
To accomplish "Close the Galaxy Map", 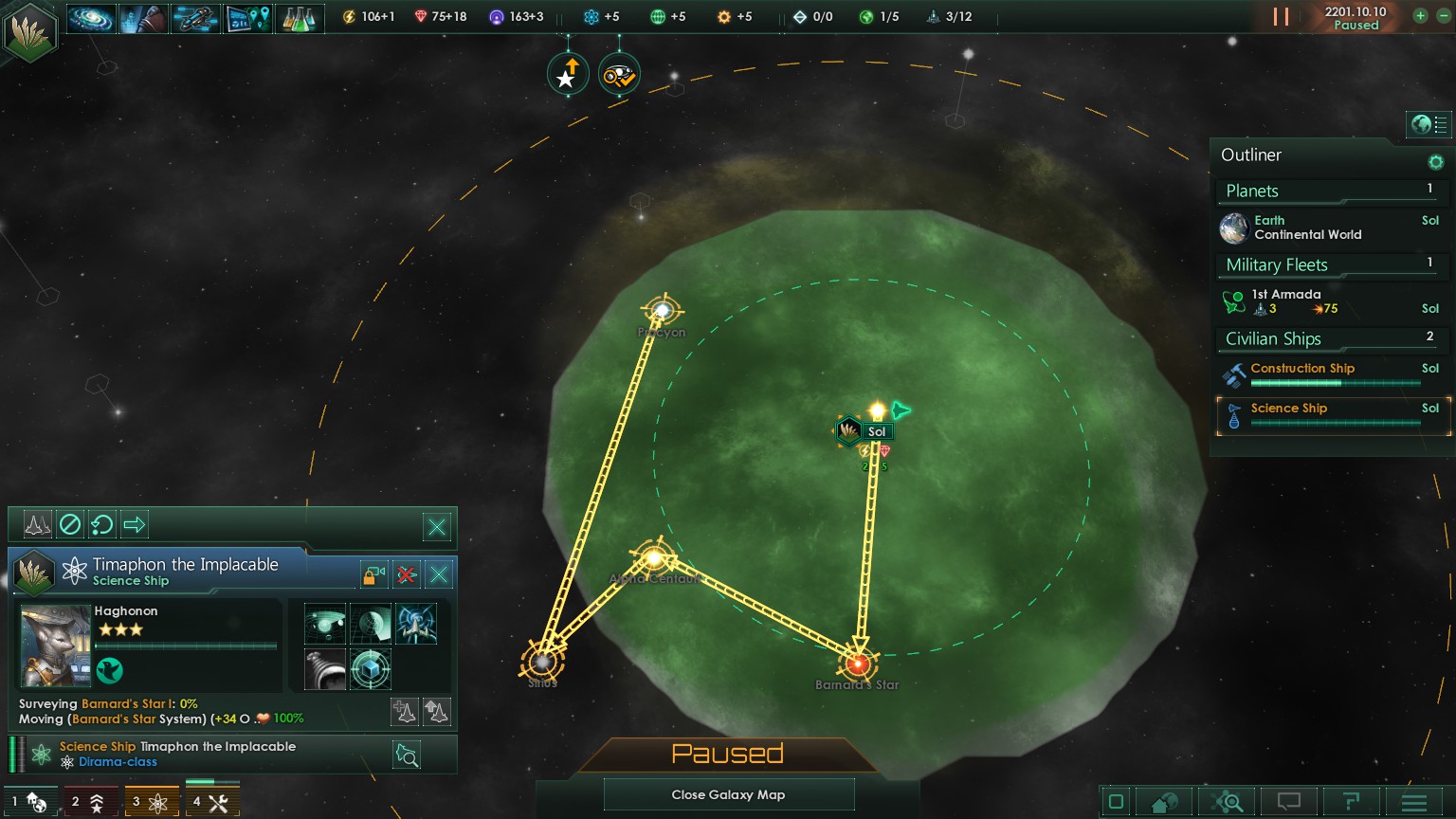I will tap(728, 794).
